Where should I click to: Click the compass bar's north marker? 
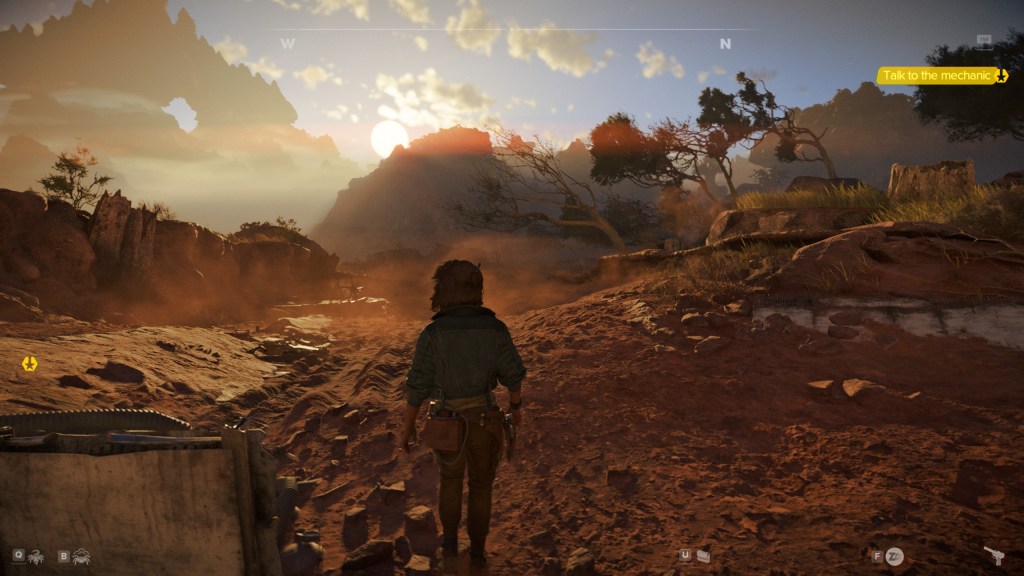coord(725,44)
